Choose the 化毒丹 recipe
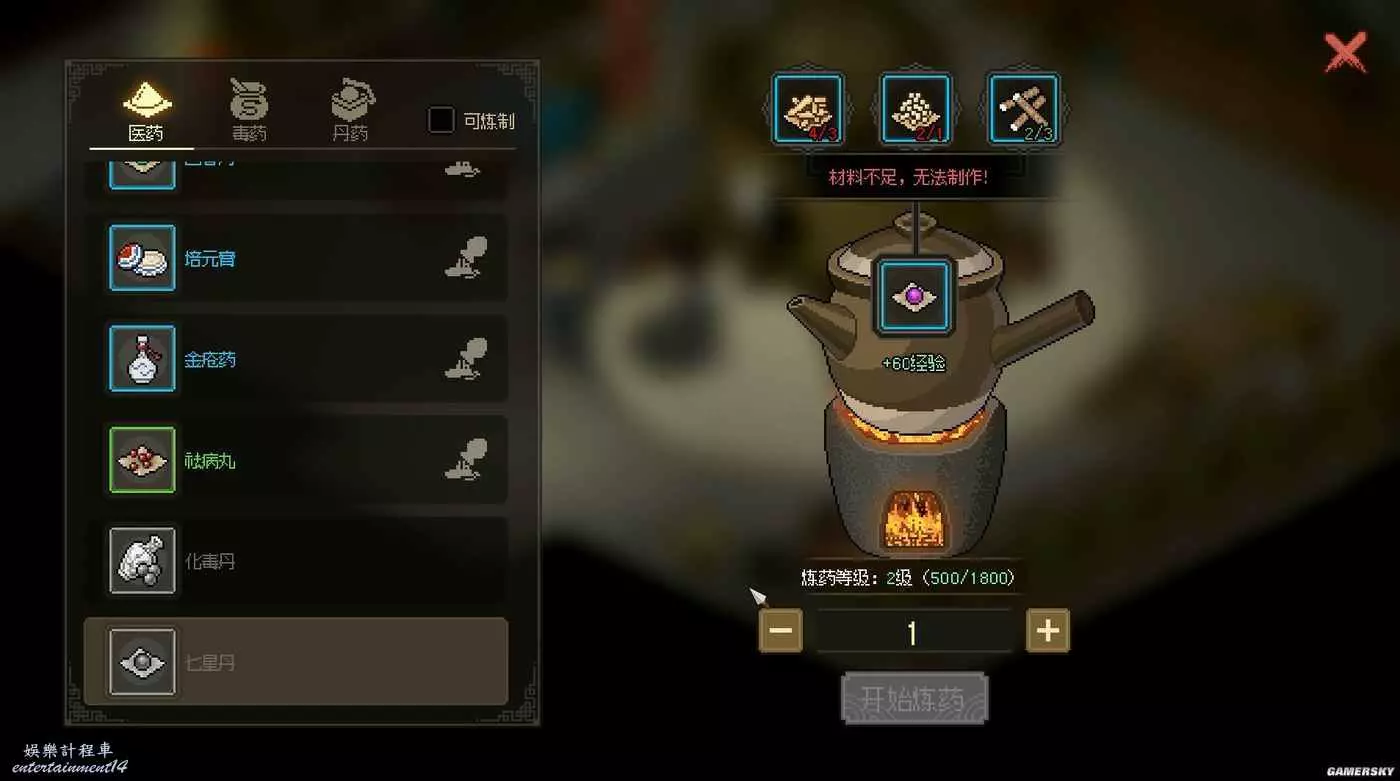Viewport: 1400px width, 781px height. coord(296,561)
